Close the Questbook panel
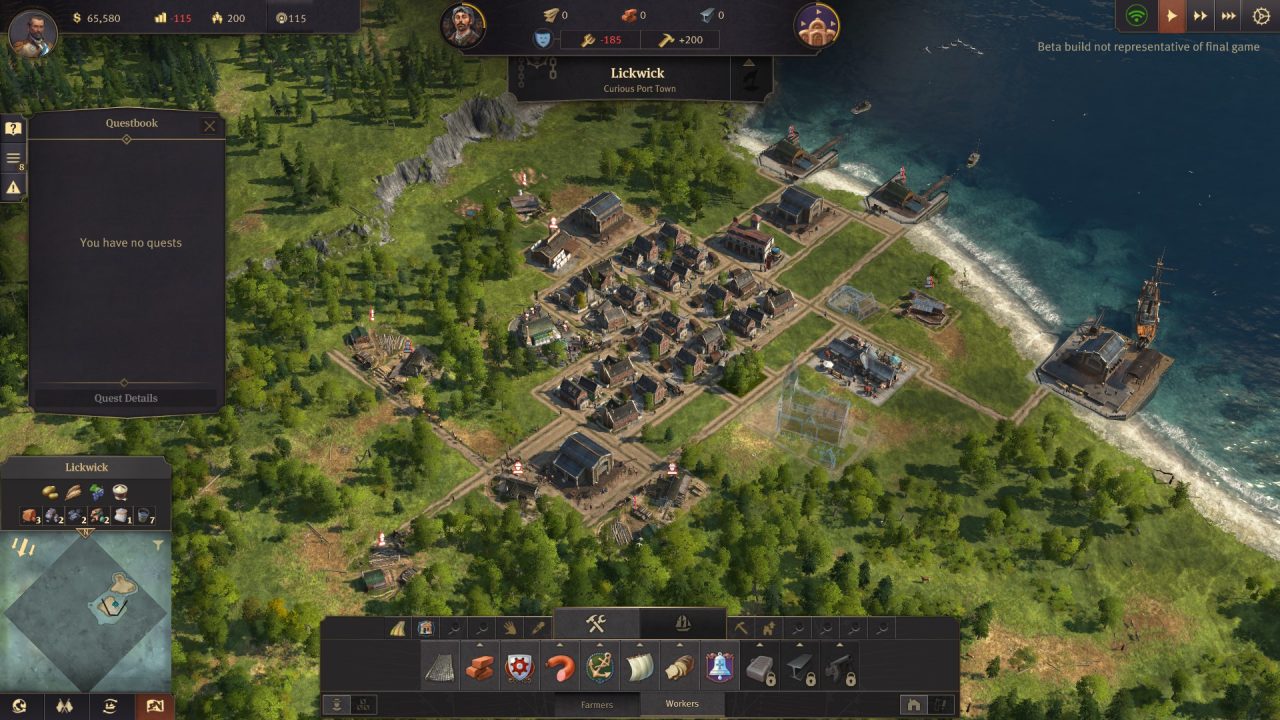The height and width of the screenshot is (720, 1280). tap(209, 126)
